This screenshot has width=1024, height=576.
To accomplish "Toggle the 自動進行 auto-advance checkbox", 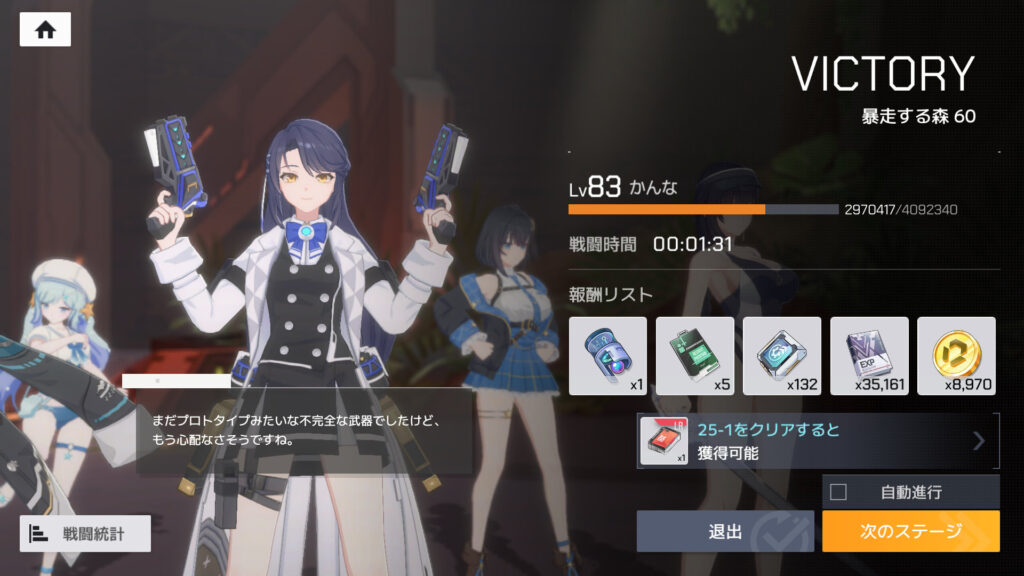I will click(839, 491).
